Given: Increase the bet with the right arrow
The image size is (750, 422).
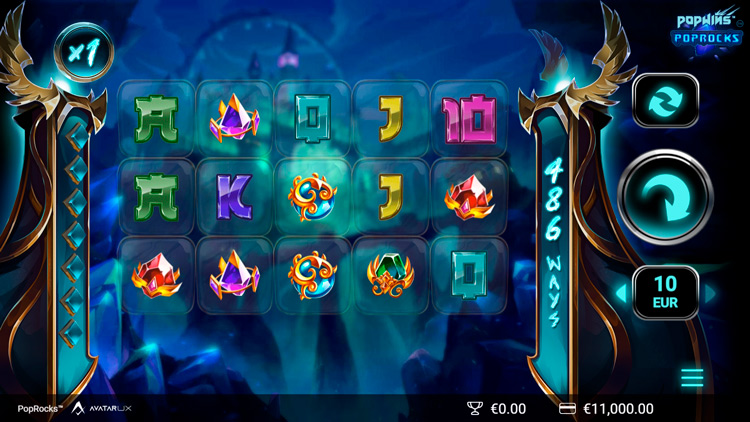Looking at the screenshot, I should [711, 293].
